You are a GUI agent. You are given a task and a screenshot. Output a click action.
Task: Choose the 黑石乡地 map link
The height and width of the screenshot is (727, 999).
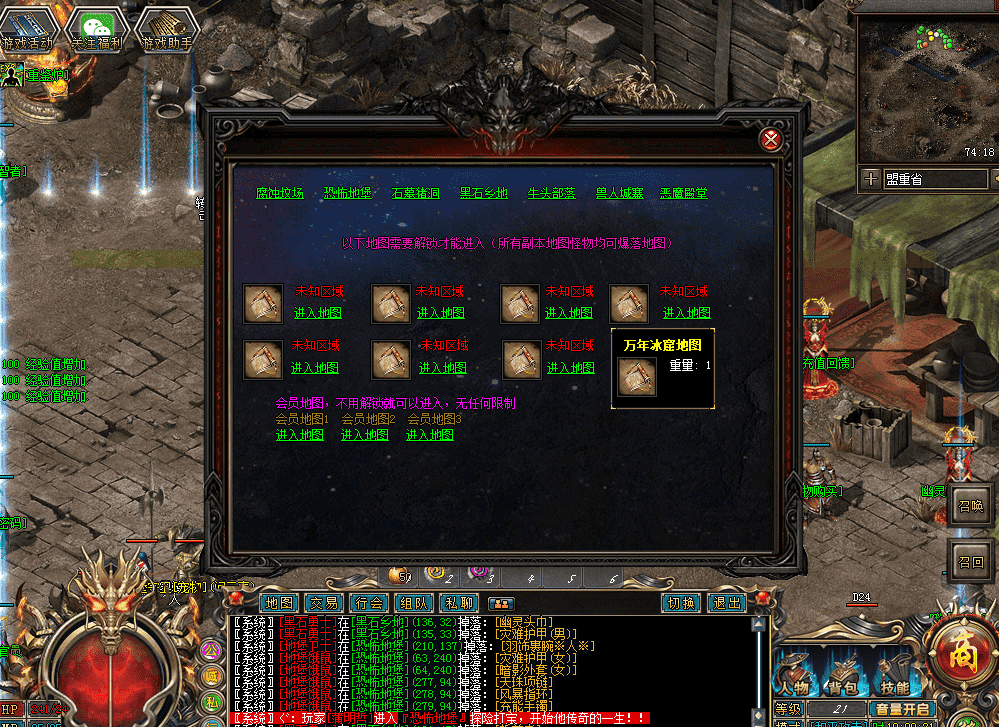coord(483,193)
